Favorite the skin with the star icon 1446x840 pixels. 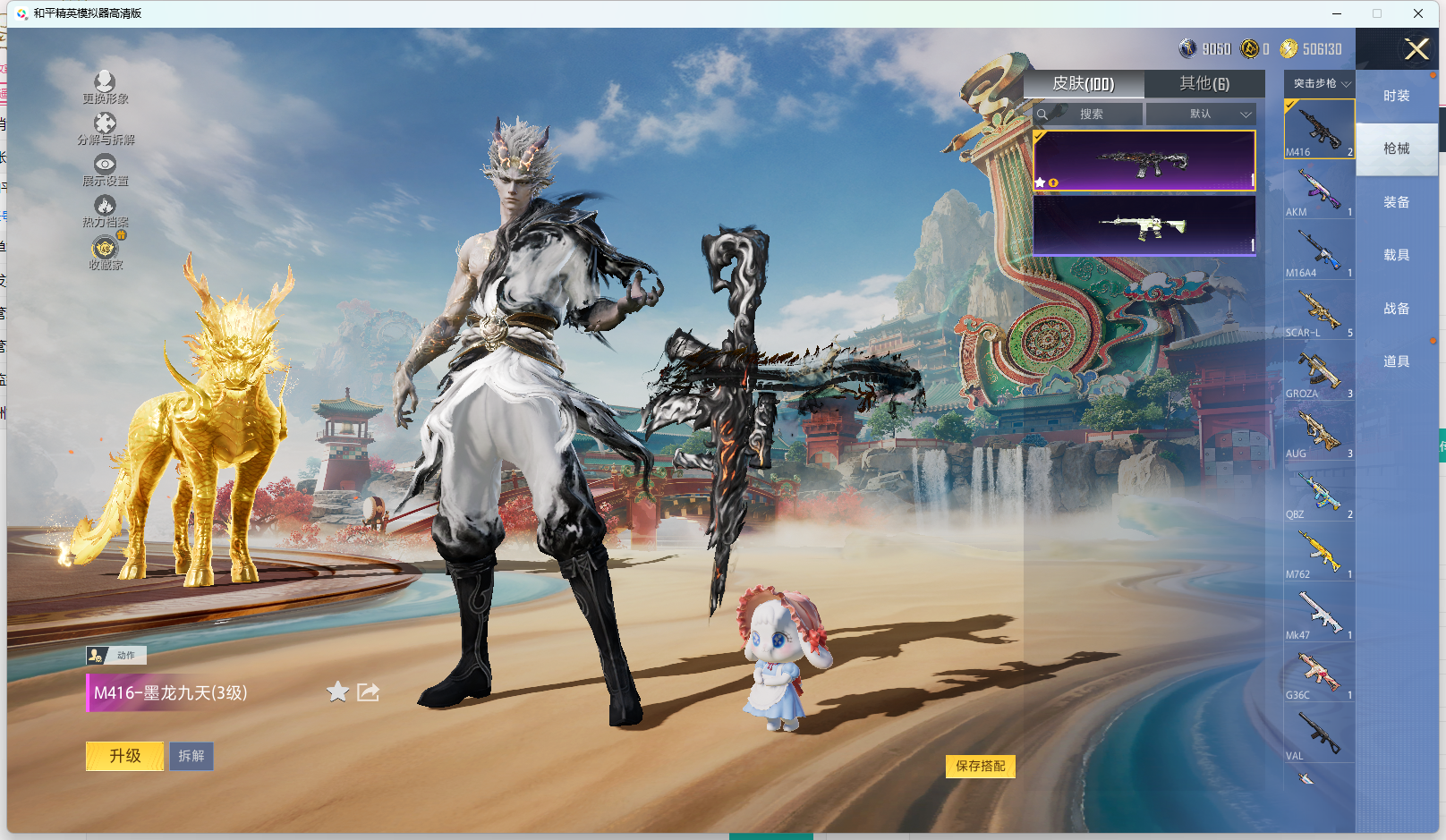click(337, 692)
